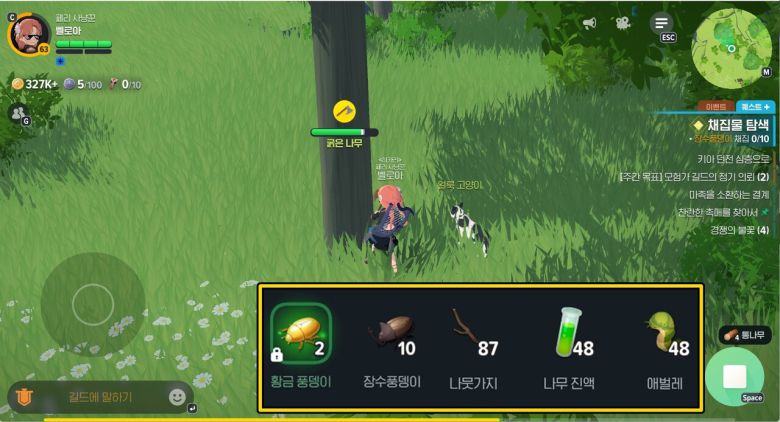Open the megaphone announcements icon

[590, 23]
